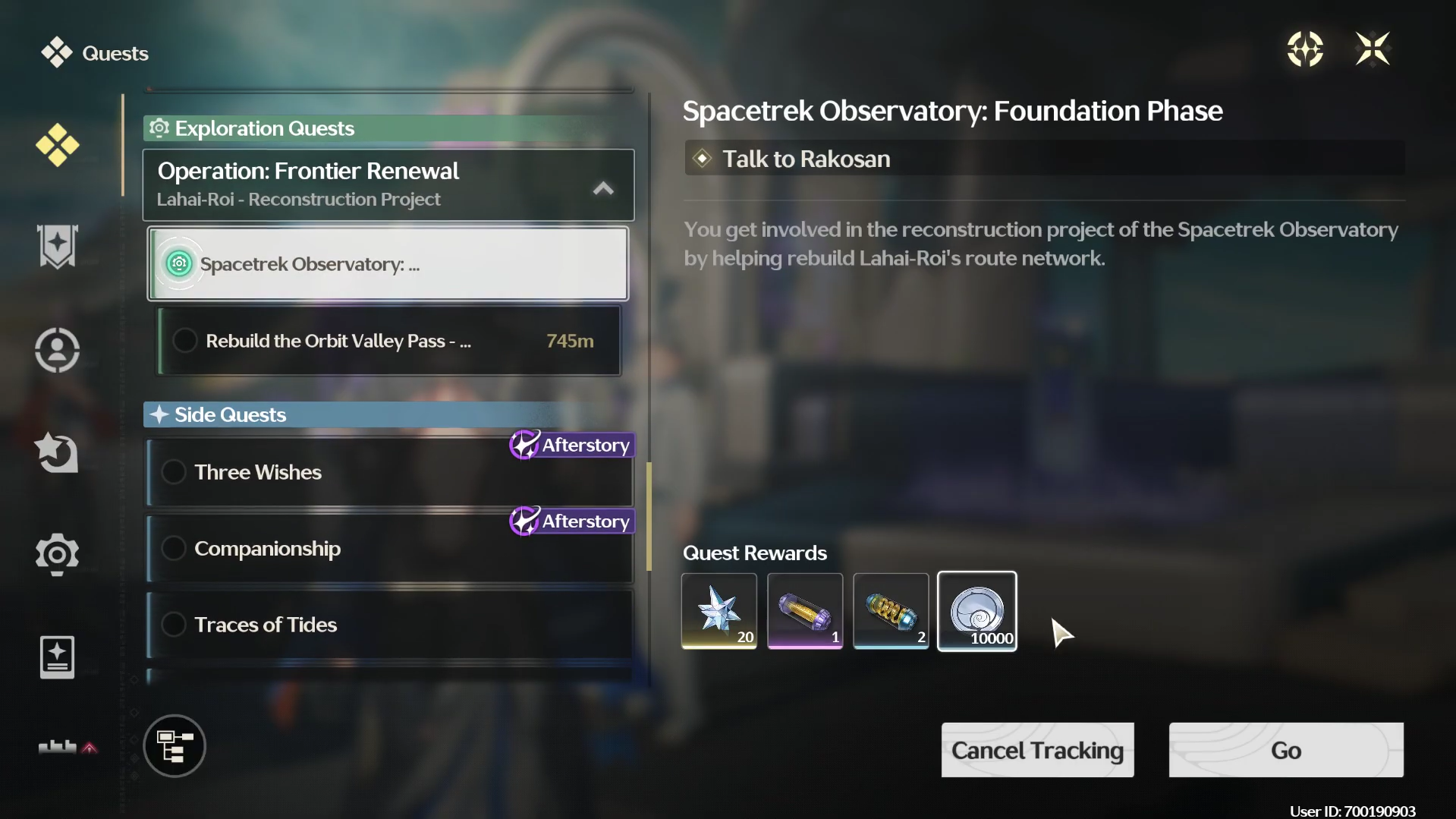1456x819 pixels.
Task: Select the Traces of Tides quest
Action: pyautogui.click(x=389, y=625)
